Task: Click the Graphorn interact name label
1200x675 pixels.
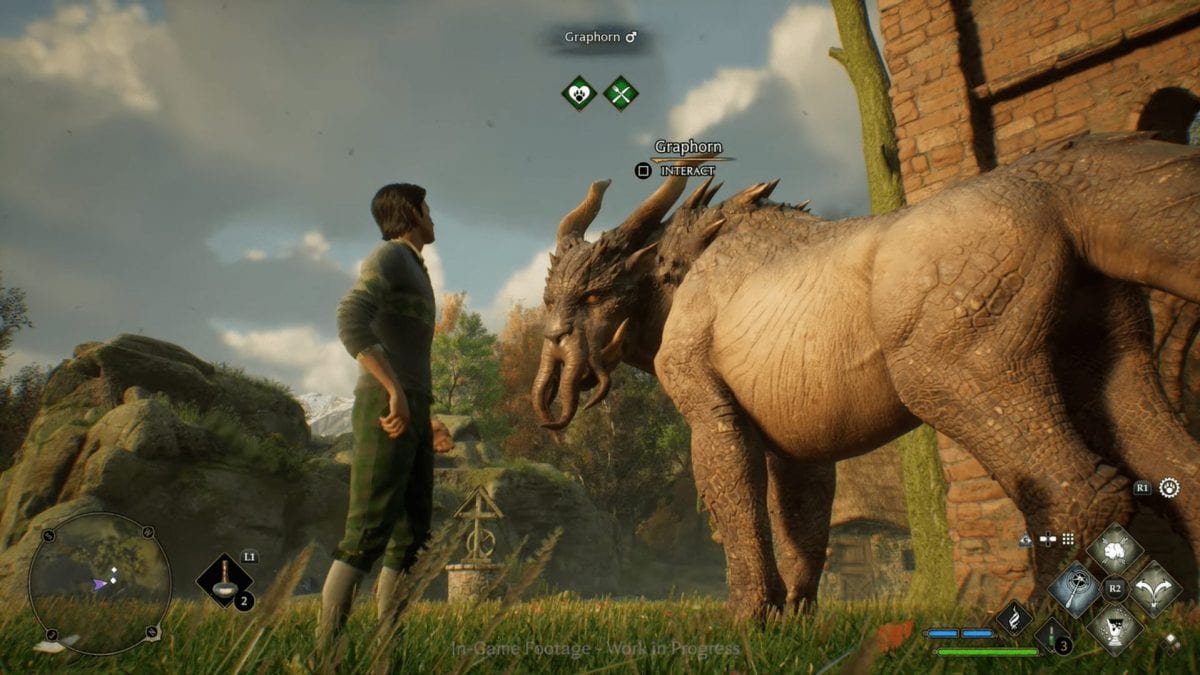Action: click(688, 147)
